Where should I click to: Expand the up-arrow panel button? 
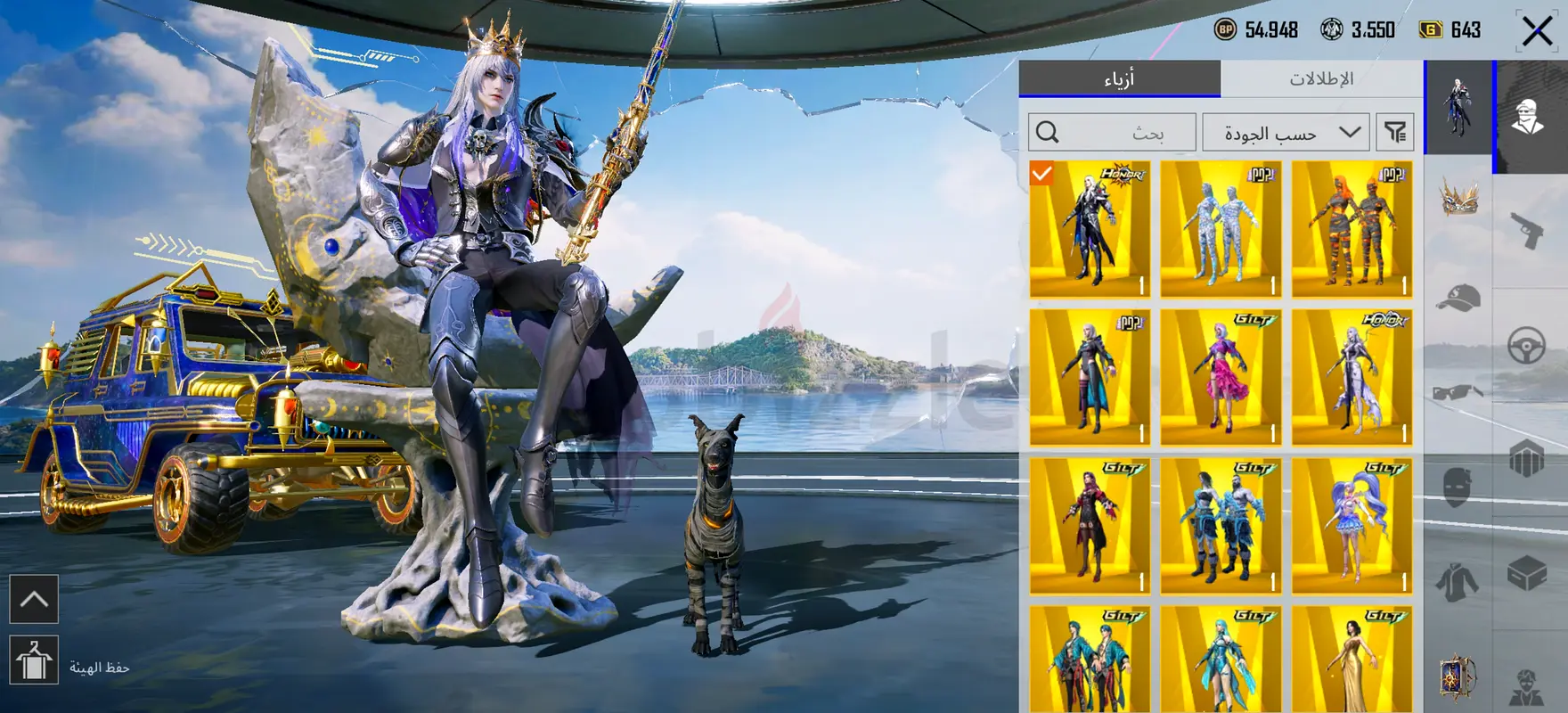(x=34, y=599)
